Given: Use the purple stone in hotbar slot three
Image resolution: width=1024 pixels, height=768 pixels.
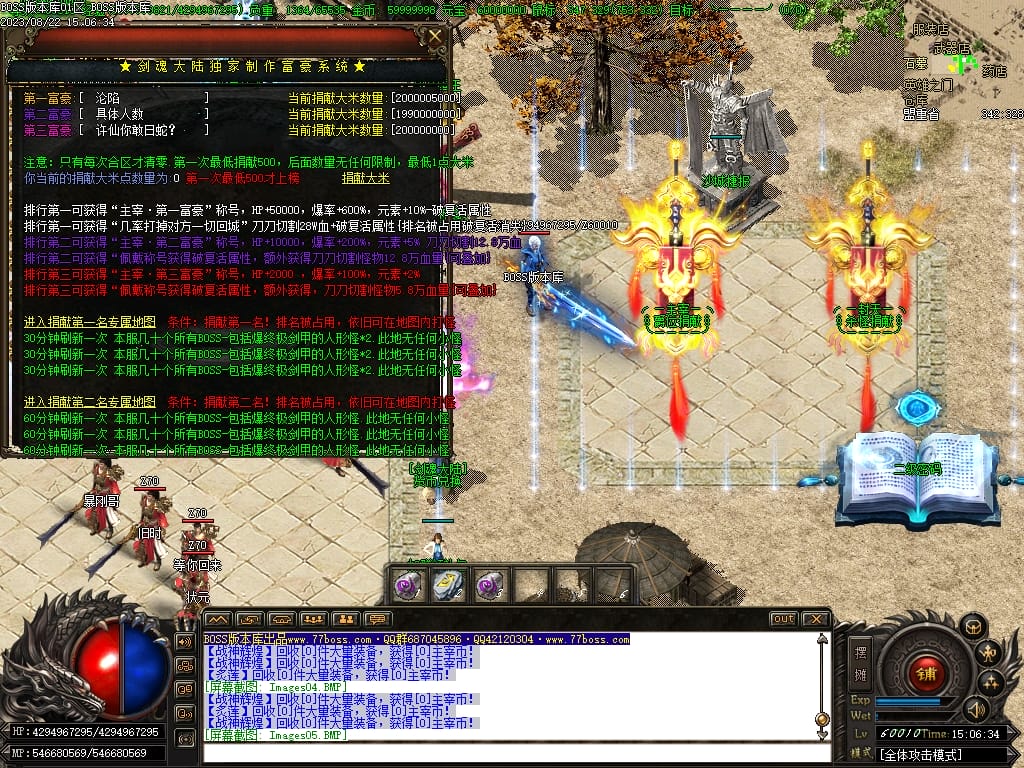Looking at the screenshot, I should point(489,586).
